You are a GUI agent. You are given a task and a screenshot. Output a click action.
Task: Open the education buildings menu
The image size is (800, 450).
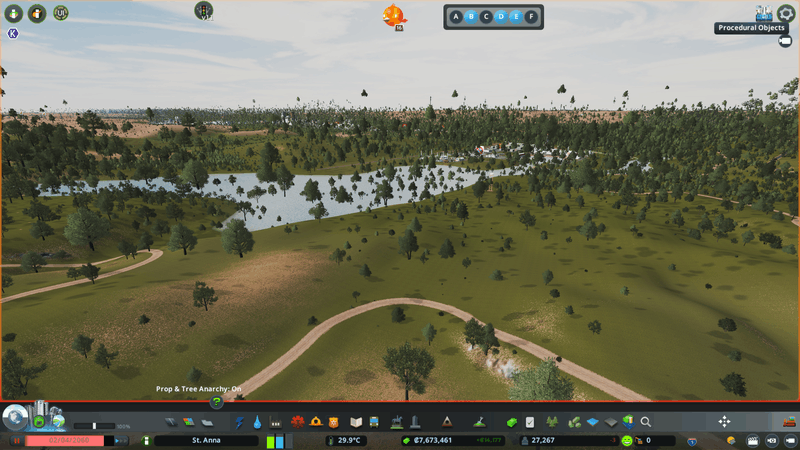pos(355,422)
